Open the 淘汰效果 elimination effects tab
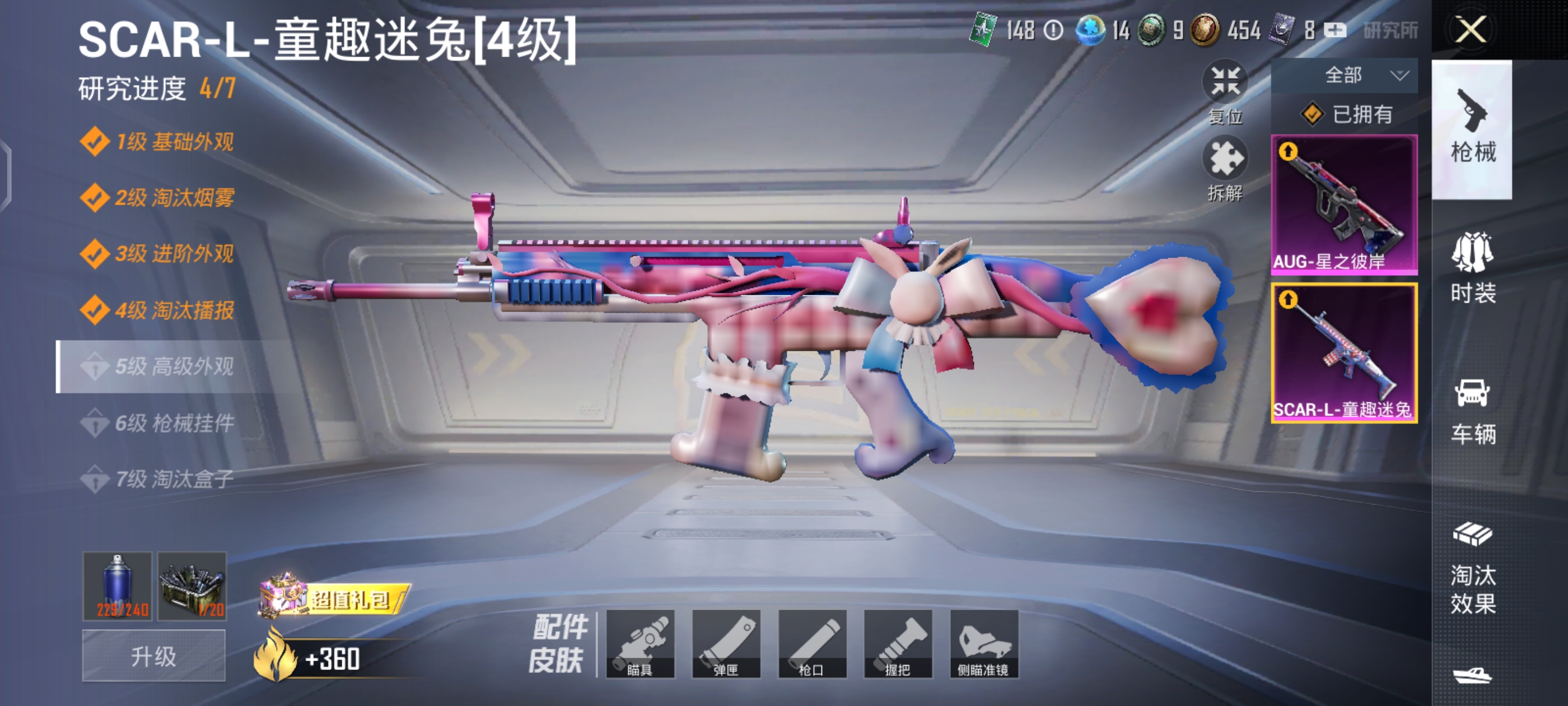 coord(1472,568)
